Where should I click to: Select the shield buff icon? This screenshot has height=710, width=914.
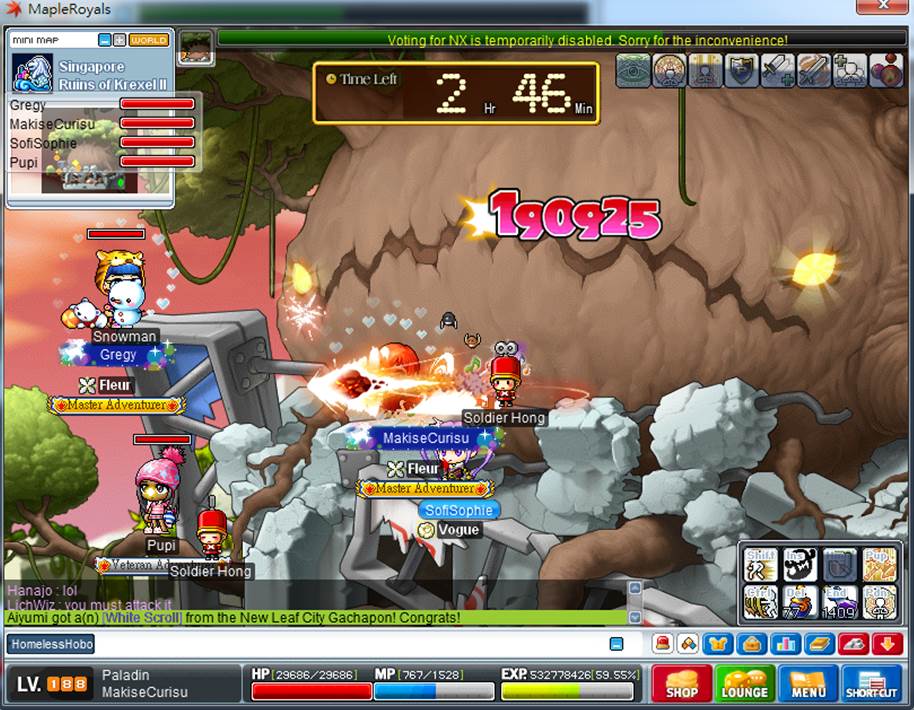coord(741,71)
